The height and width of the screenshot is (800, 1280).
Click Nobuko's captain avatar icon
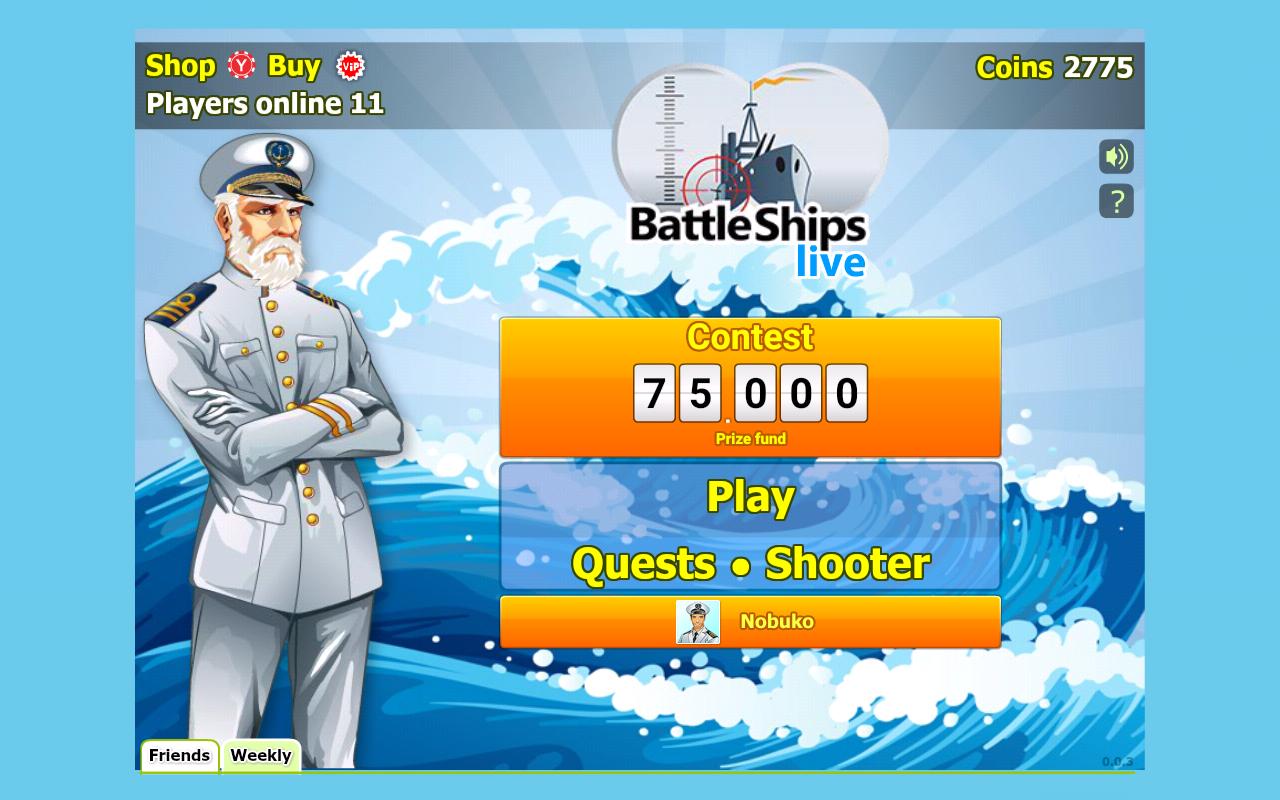(x=698, y=620)
